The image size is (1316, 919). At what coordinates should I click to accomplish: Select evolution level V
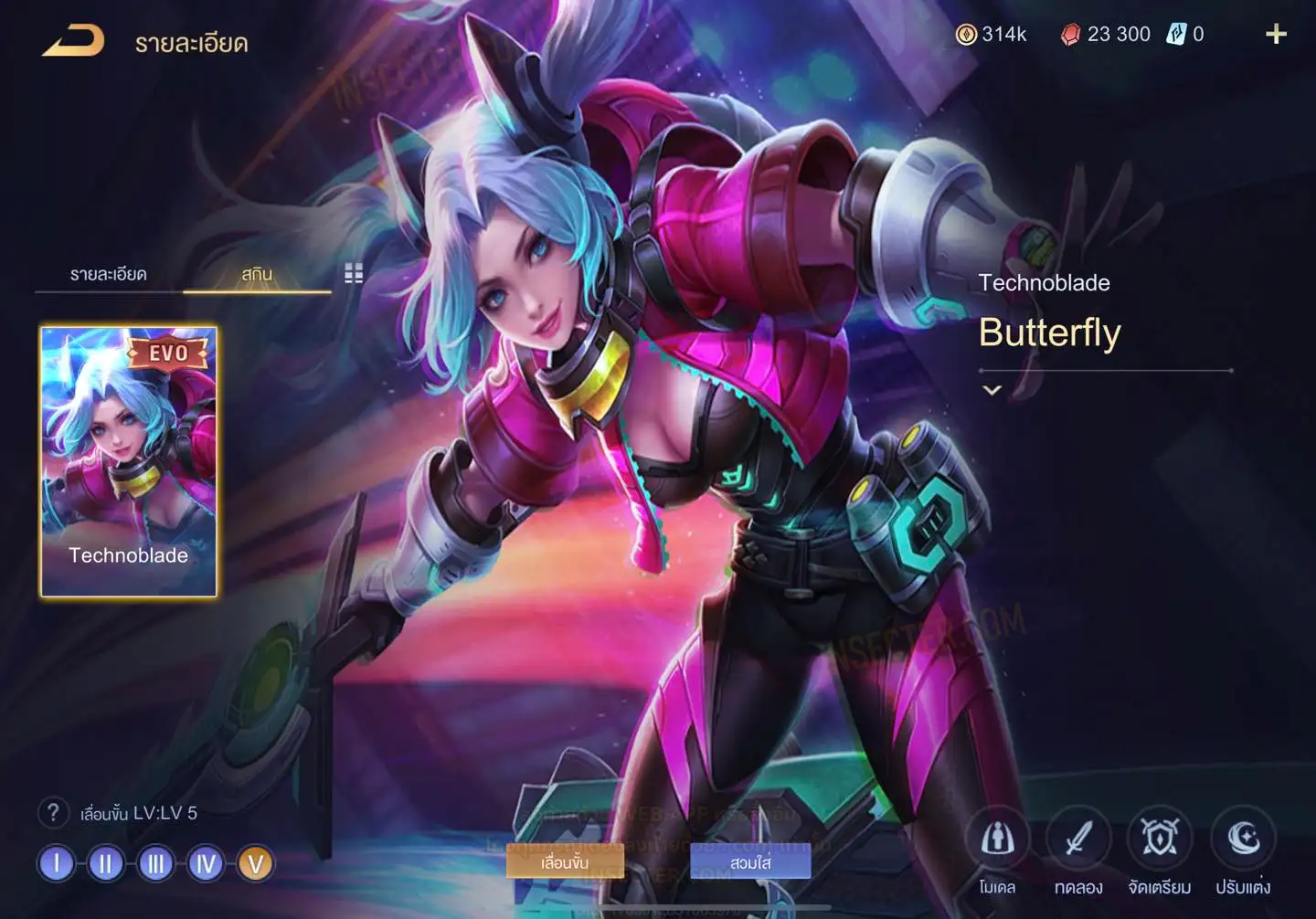point(255,863)
